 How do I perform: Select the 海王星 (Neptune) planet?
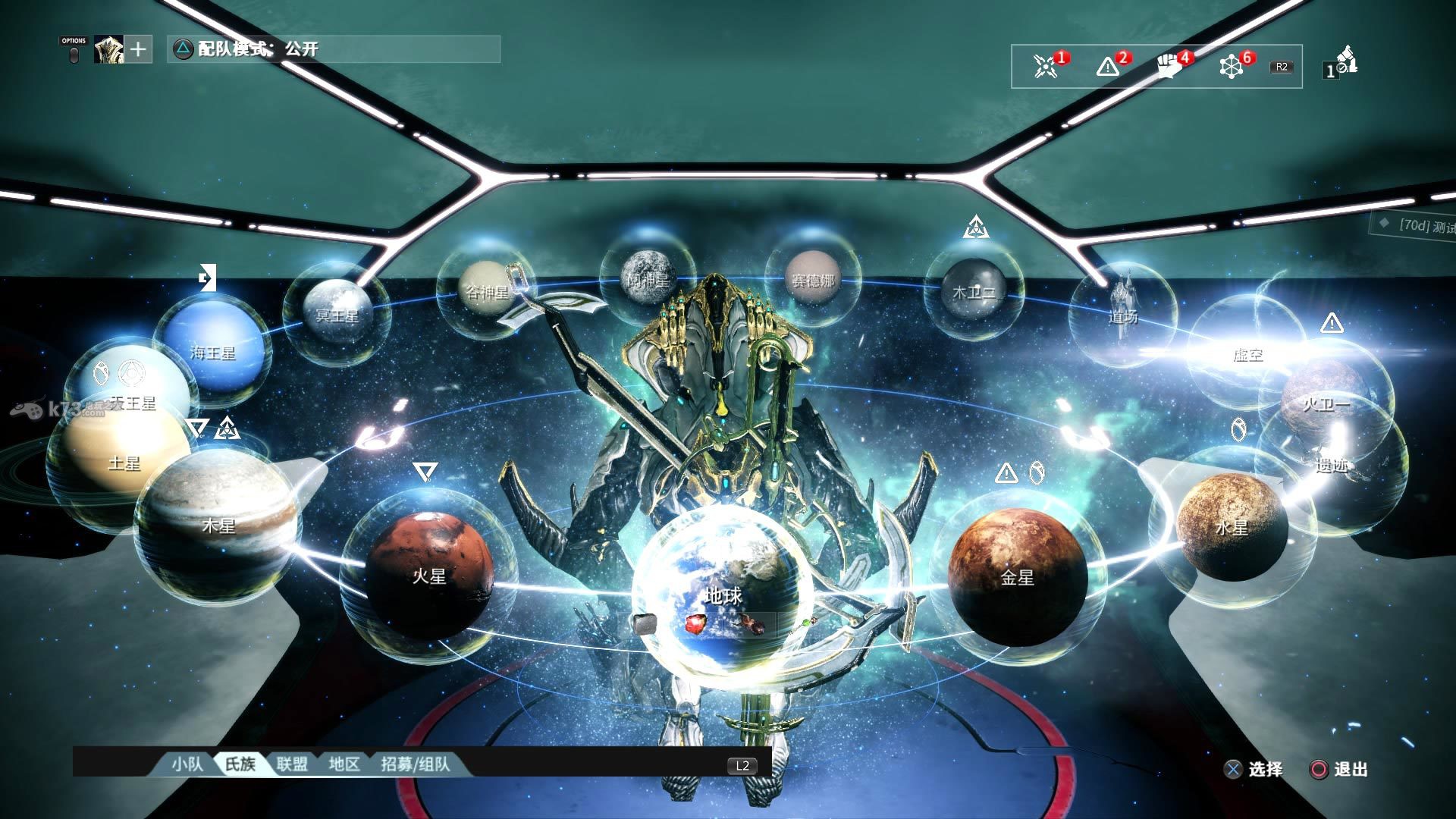tap(213, 350)
